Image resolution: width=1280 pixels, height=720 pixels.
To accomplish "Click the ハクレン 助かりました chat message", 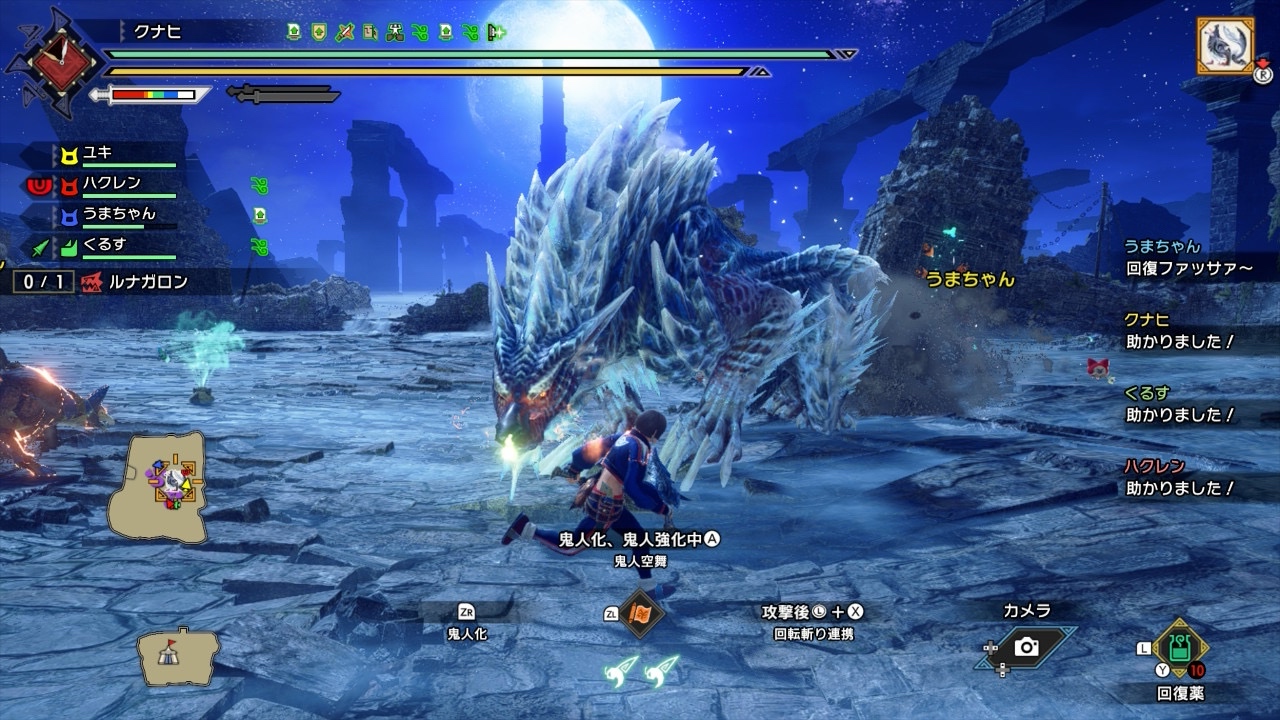I will point(1179,478).
